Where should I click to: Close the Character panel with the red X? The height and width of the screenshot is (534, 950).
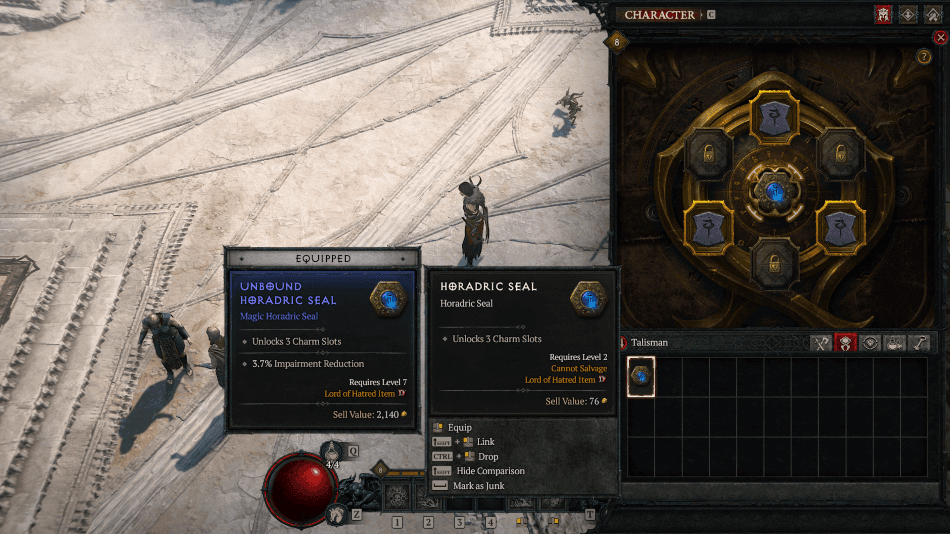tap(939, 37)
